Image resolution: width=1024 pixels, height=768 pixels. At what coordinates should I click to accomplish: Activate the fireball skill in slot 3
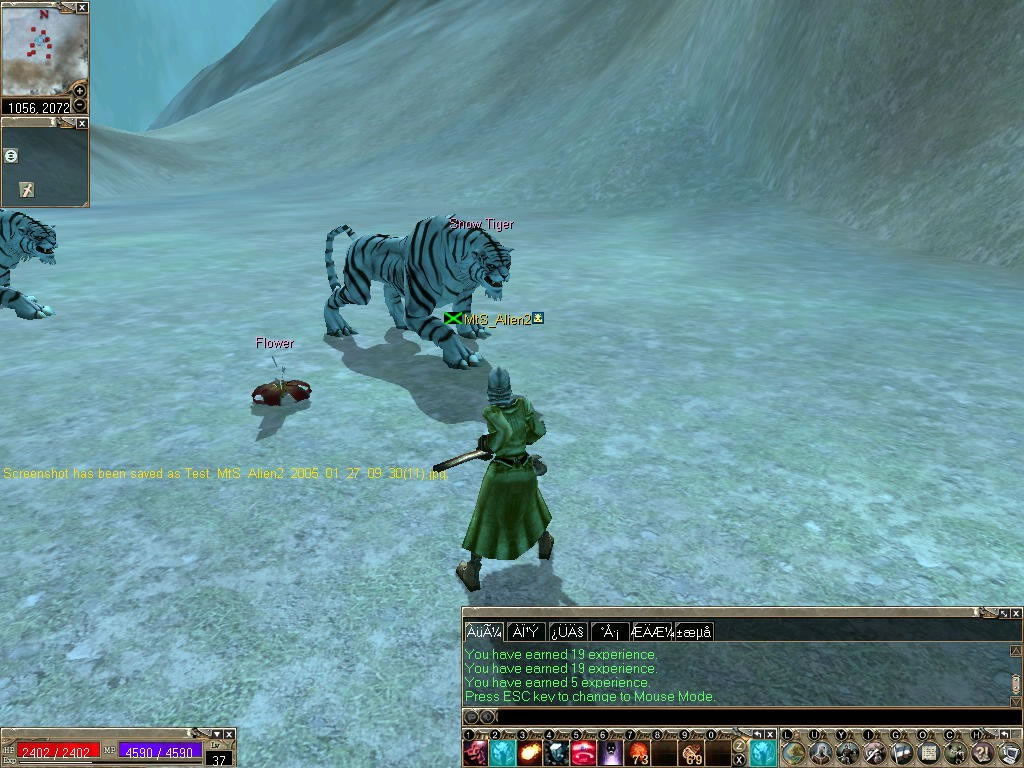coord(530,753)
